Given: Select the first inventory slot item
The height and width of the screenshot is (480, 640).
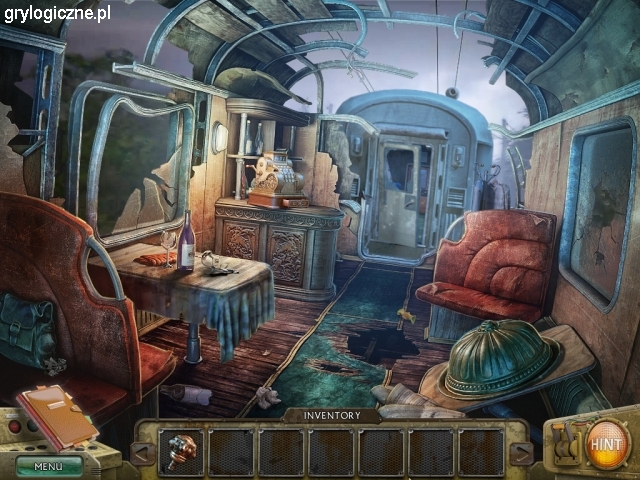Looking at the screenshot, I should click(x=182, y=451).
